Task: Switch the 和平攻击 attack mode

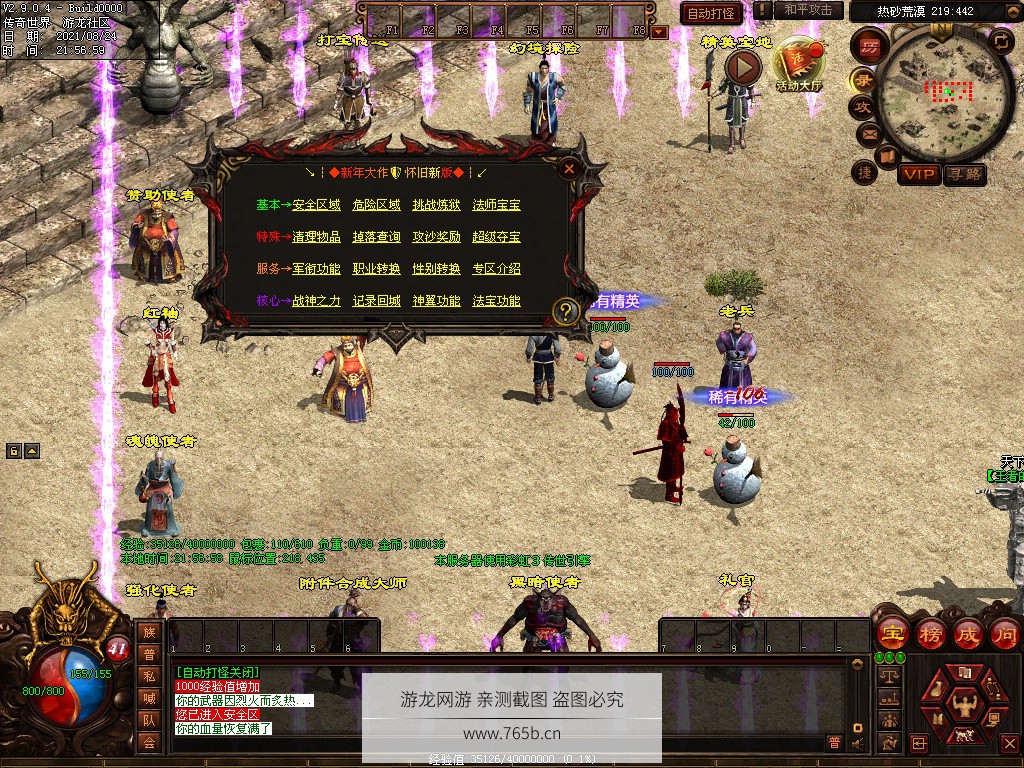Action: pyautogui.click(x=807, y=10)
